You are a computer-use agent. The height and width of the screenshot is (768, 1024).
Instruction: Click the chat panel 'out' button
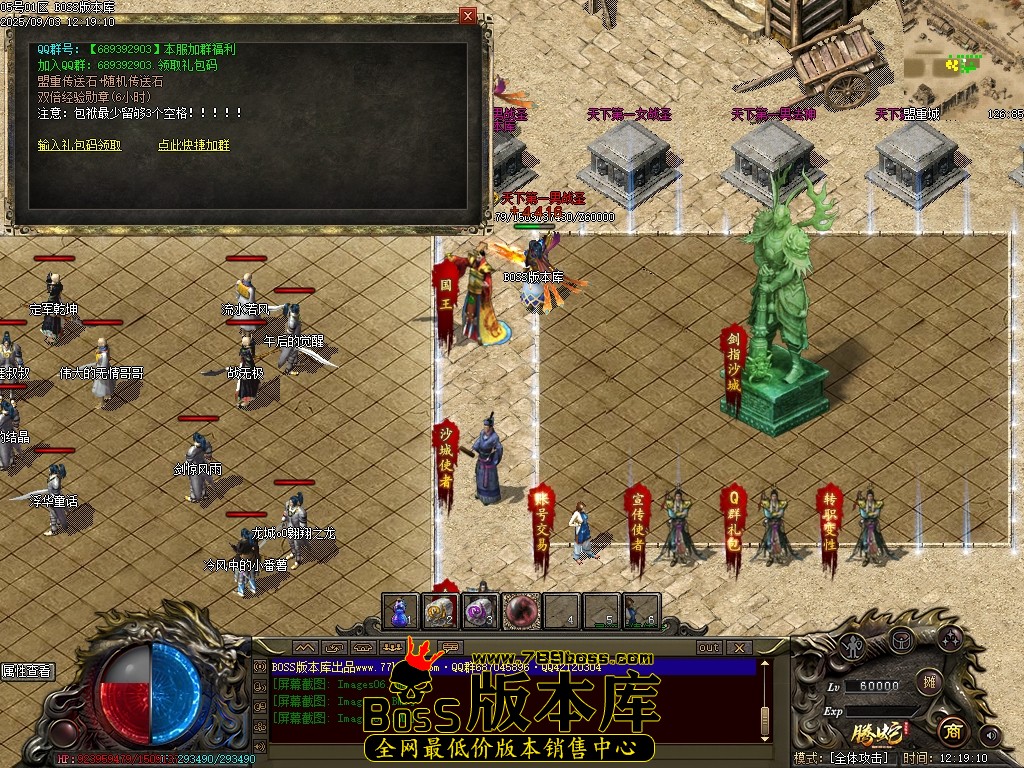(x=708, y=647)
